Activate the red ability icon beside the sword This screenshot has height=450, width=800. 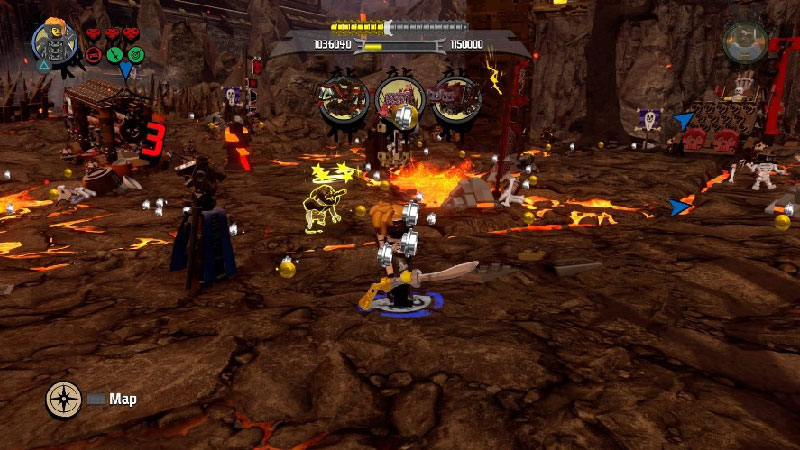point(94,55)
